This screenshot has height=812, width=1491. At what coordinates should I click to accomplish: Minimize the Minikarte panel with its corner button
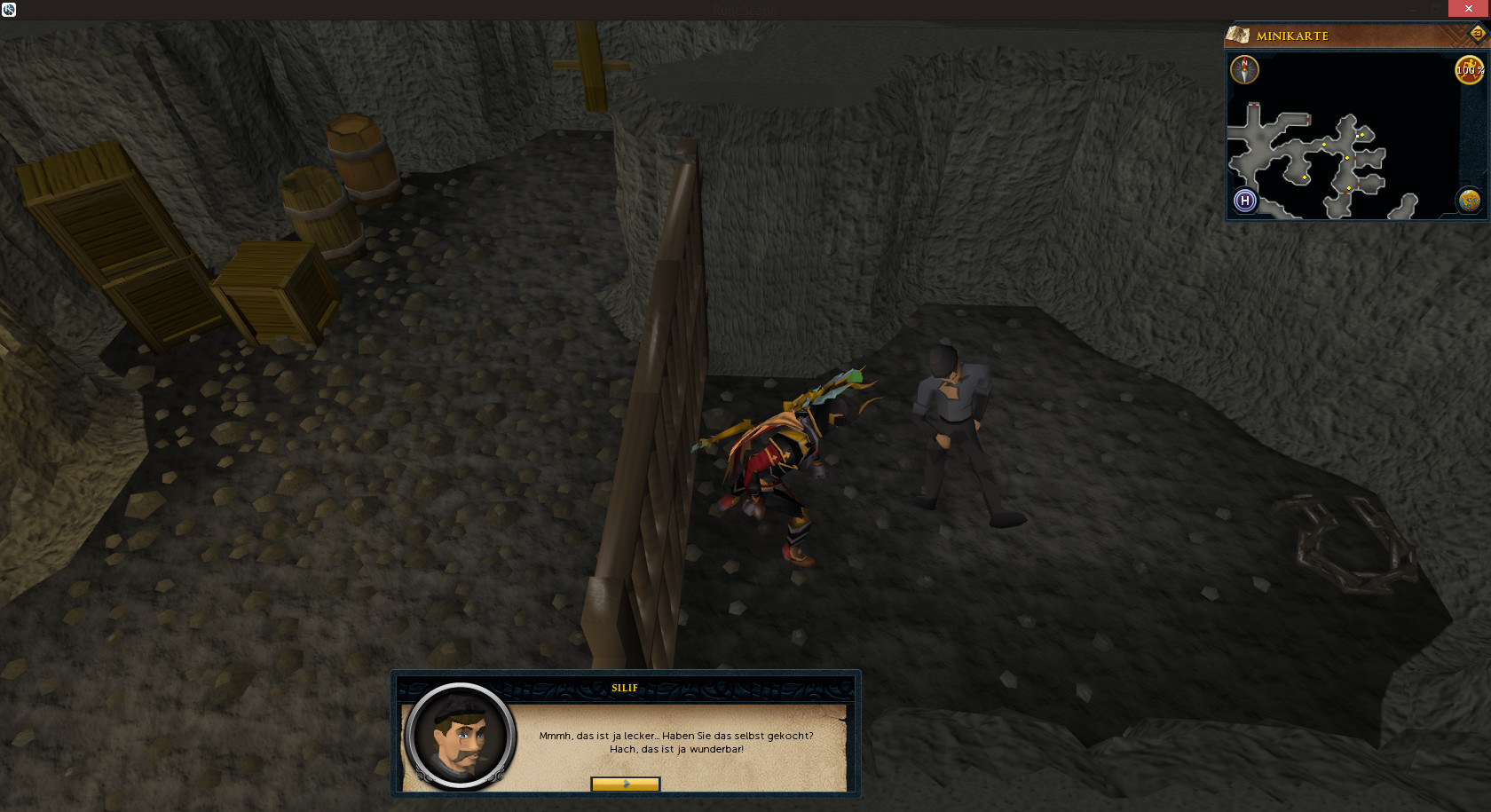[x=1477, y=34]
